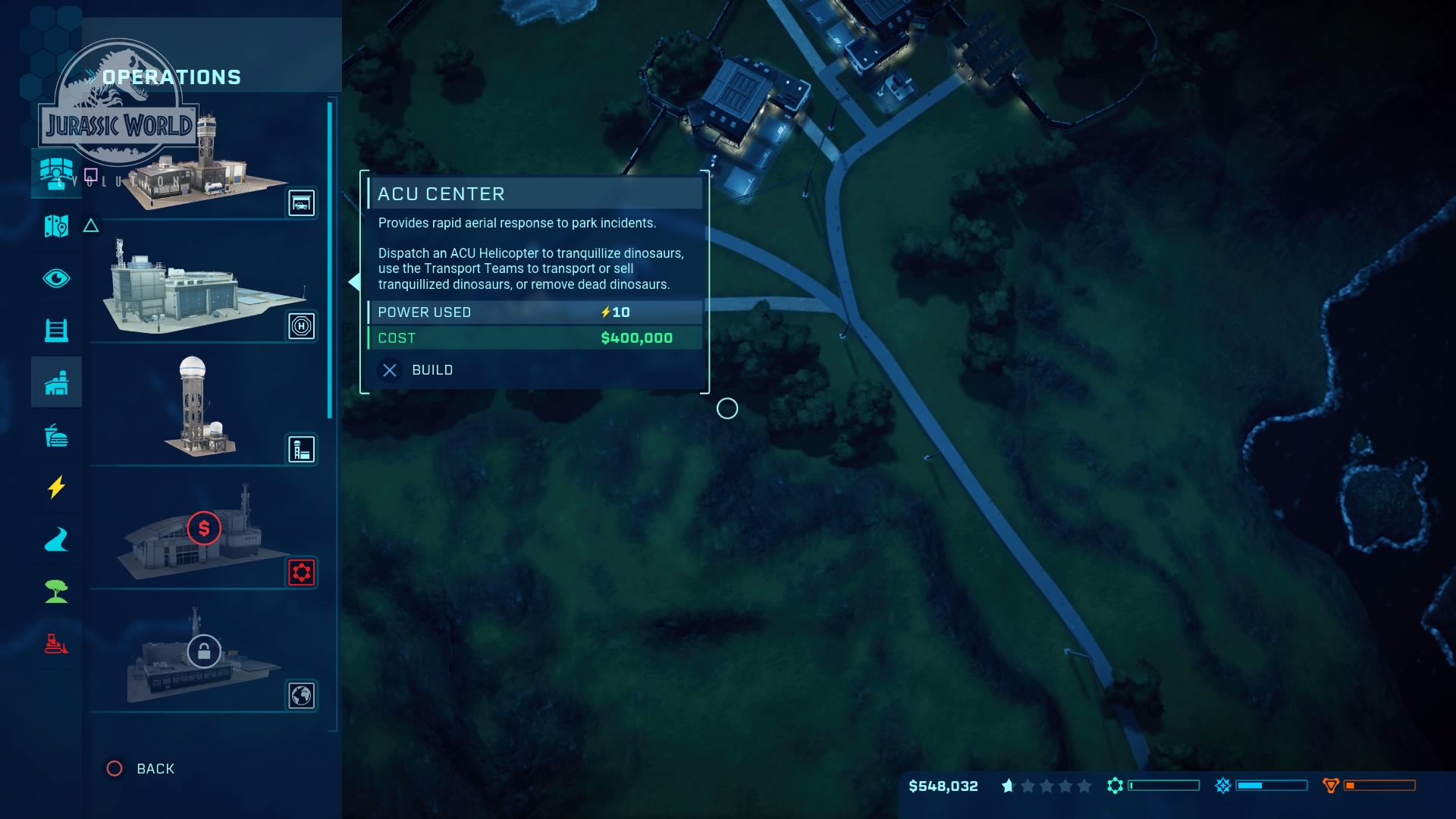The width and height of the screenshot is (1456, 819).
Task: Select the satellite communications category icon
Action: click(55, 173)
